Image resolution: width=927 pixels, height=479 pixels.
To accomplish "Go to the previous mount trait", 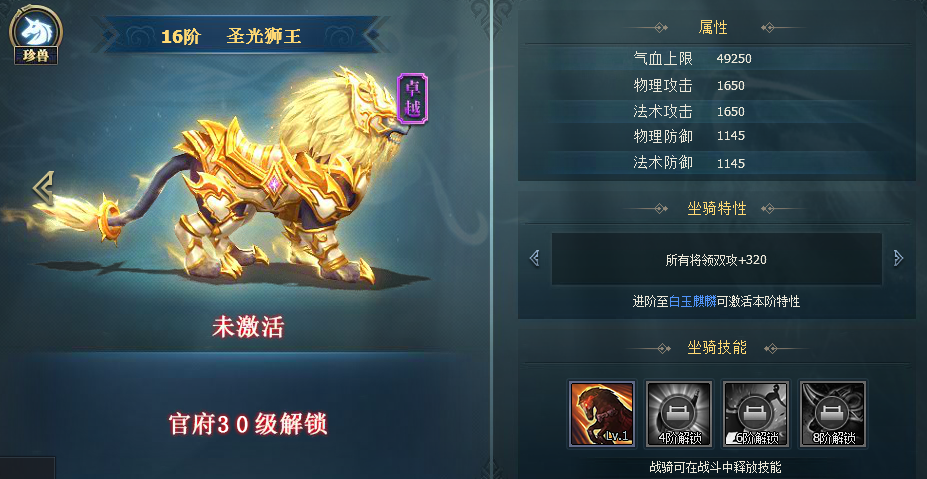I will click(534, 259).
